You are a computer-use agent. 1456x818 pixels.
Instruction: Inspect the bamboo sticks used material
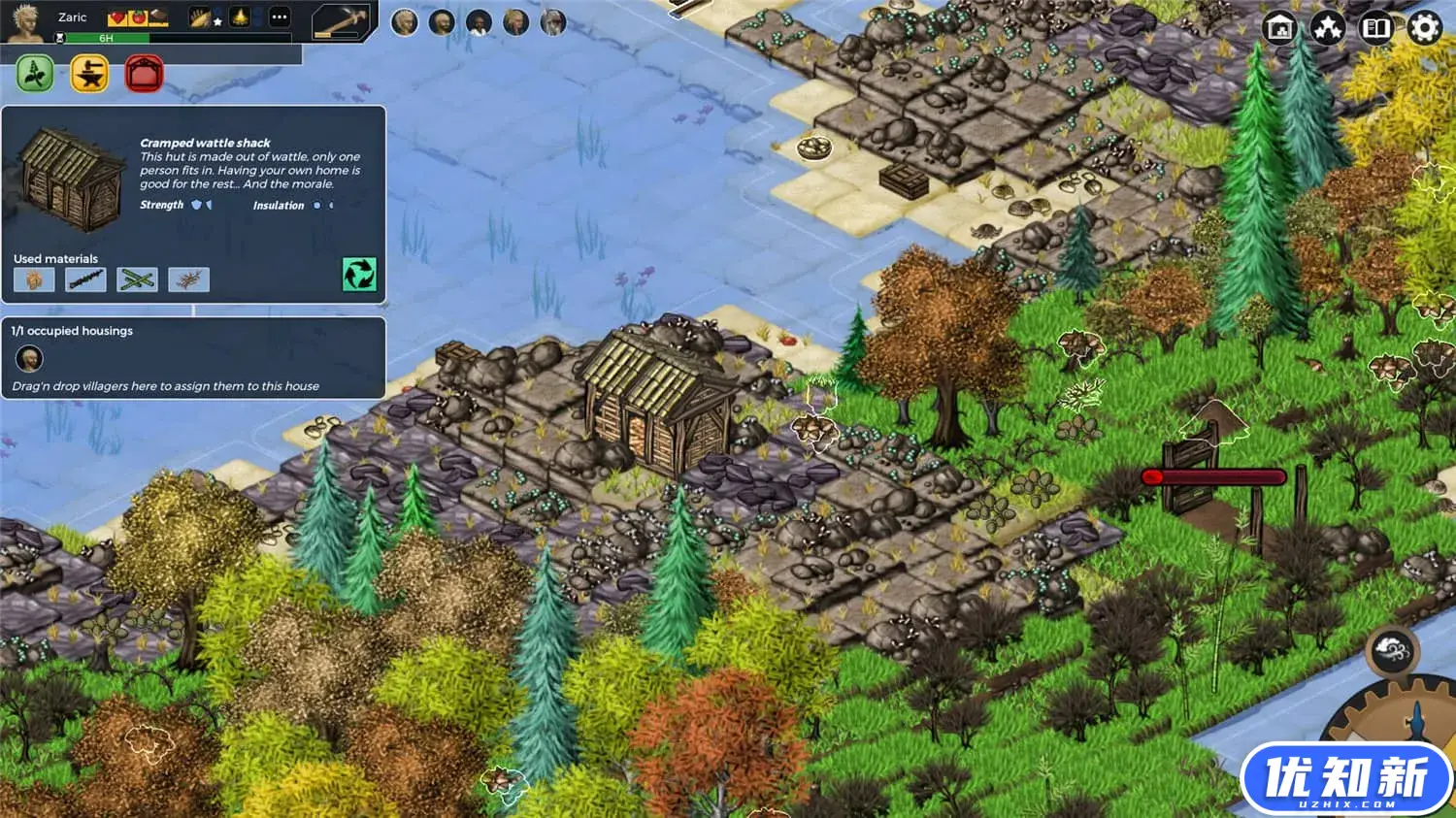coord(137,279)
